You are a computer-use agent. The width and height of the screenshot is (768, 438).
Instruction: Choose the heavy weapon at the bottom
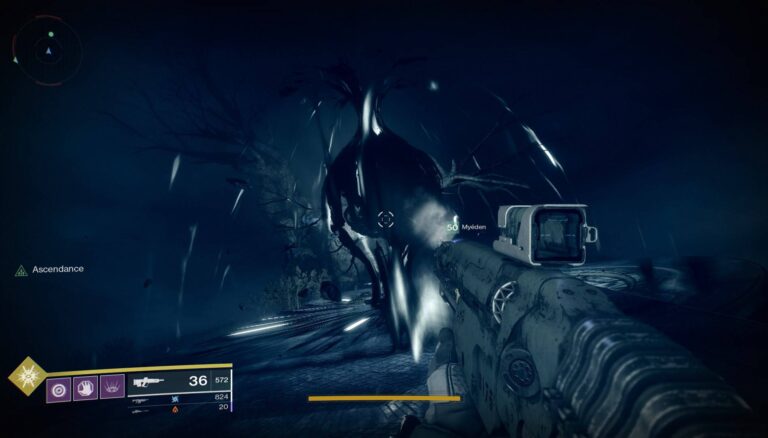click(143, 408)
